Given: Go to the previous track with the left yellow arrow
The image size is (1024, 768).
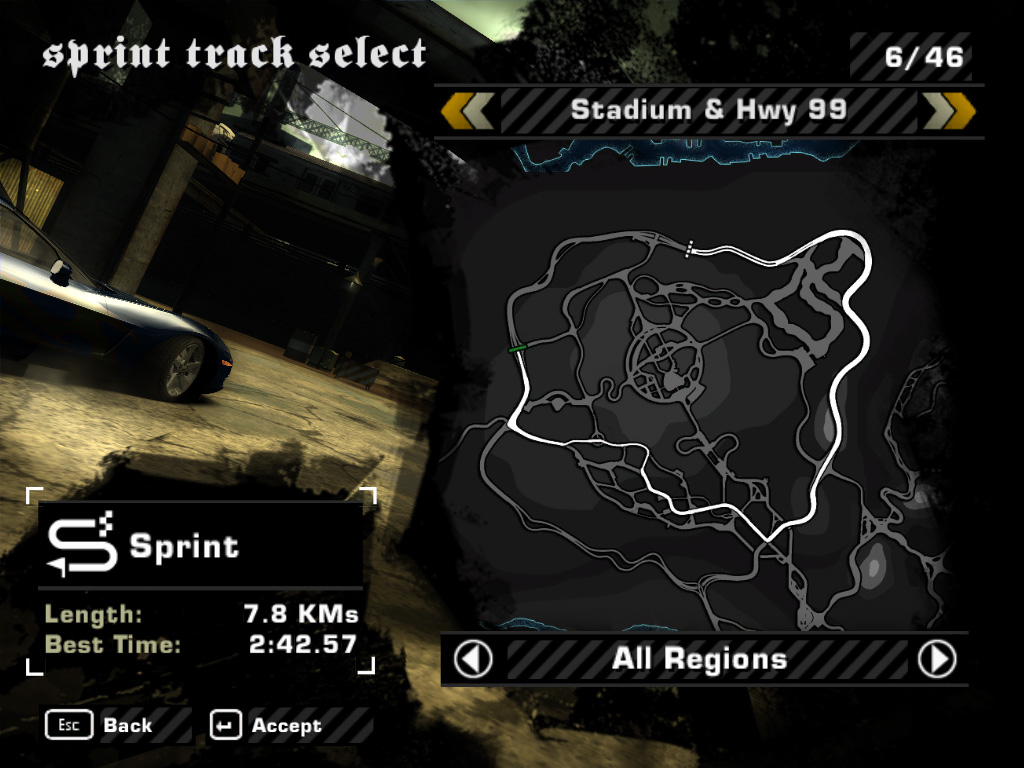Looking at the screenshot, I should pyautogui.click(x=467, y=111).
